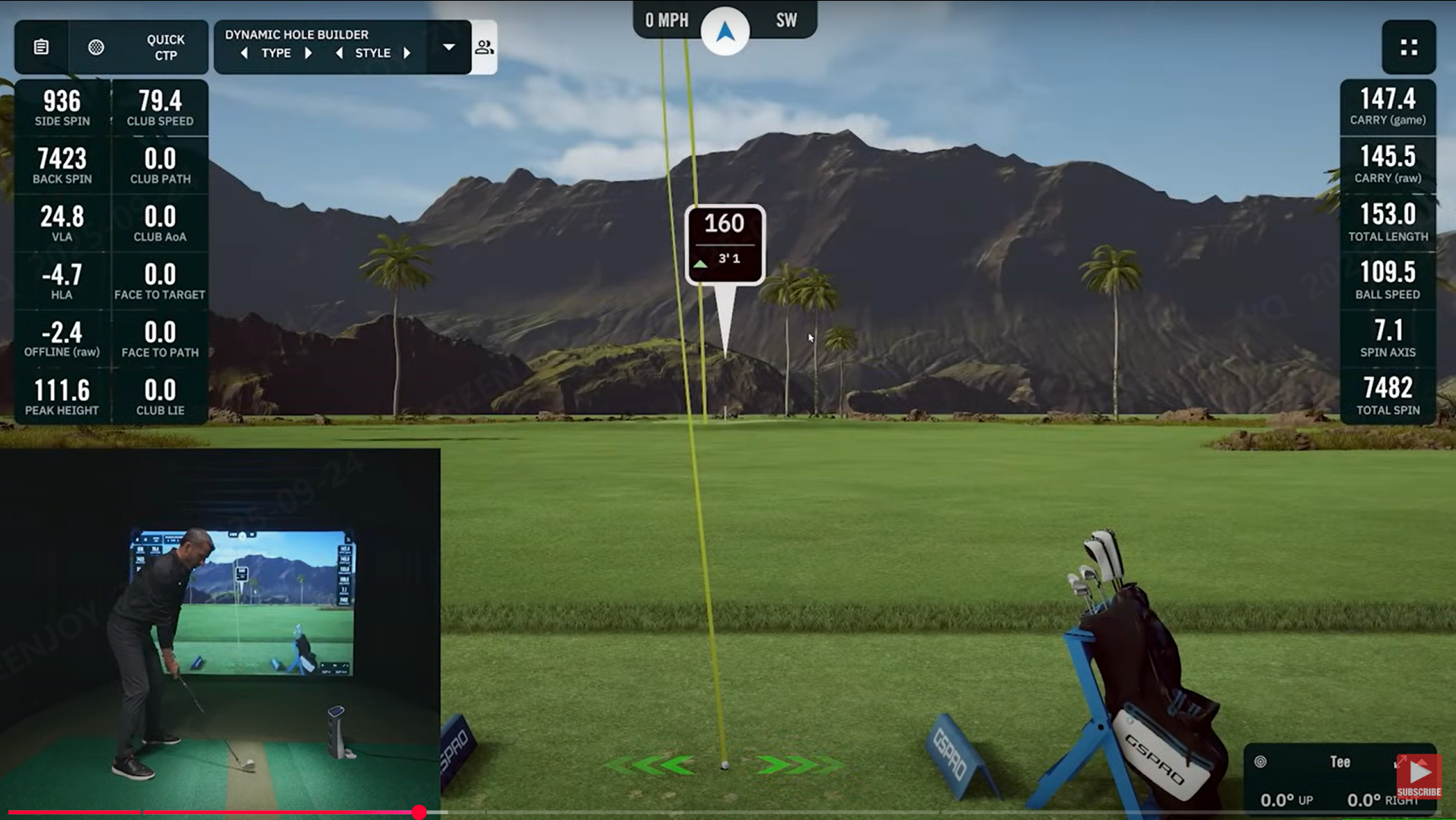Click the concentric target icon by Tee

point(1260,761)
